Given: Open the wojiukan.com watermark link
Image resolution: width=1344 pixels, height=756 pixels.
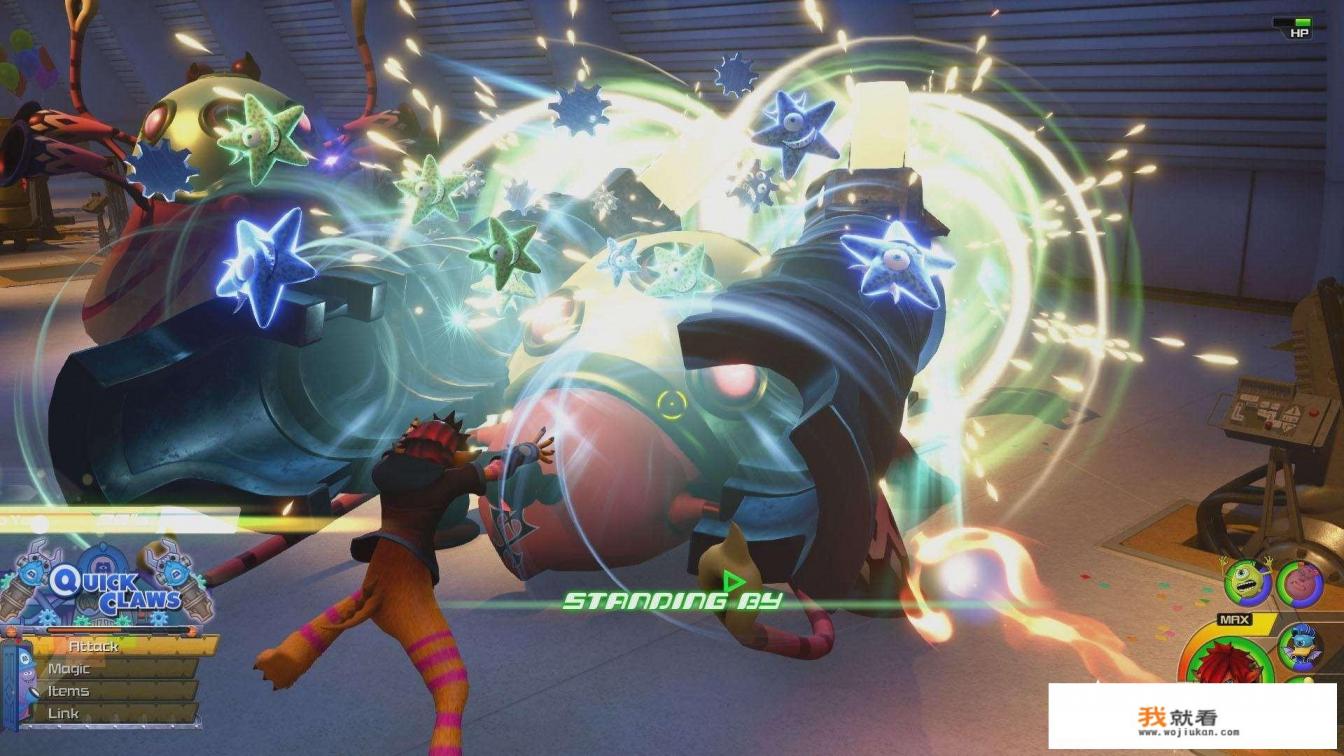Looking at the screenshot, I should tap(1190, 719).
